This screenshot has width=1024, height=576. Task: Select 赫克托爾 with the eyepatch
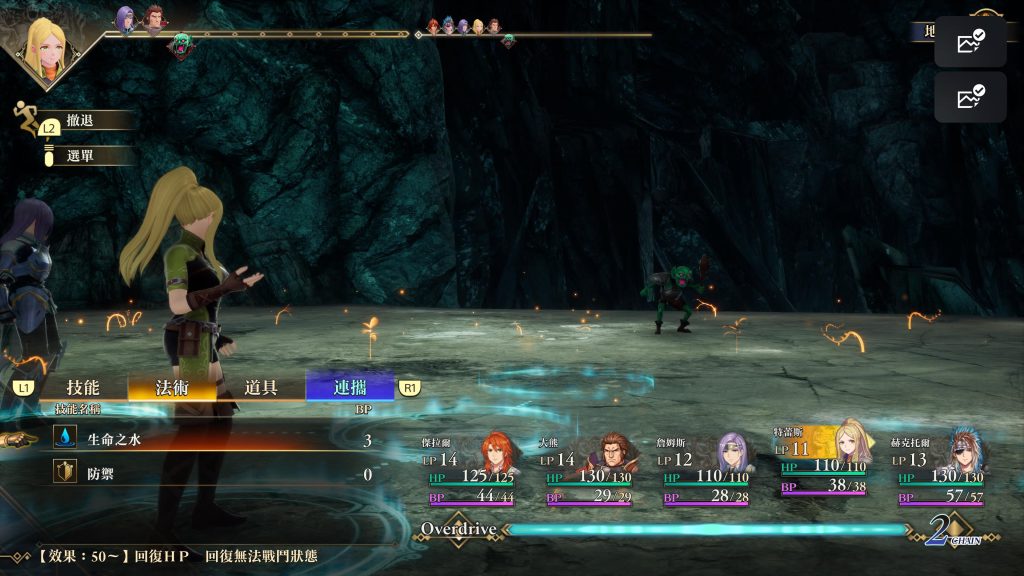[943, 468]
